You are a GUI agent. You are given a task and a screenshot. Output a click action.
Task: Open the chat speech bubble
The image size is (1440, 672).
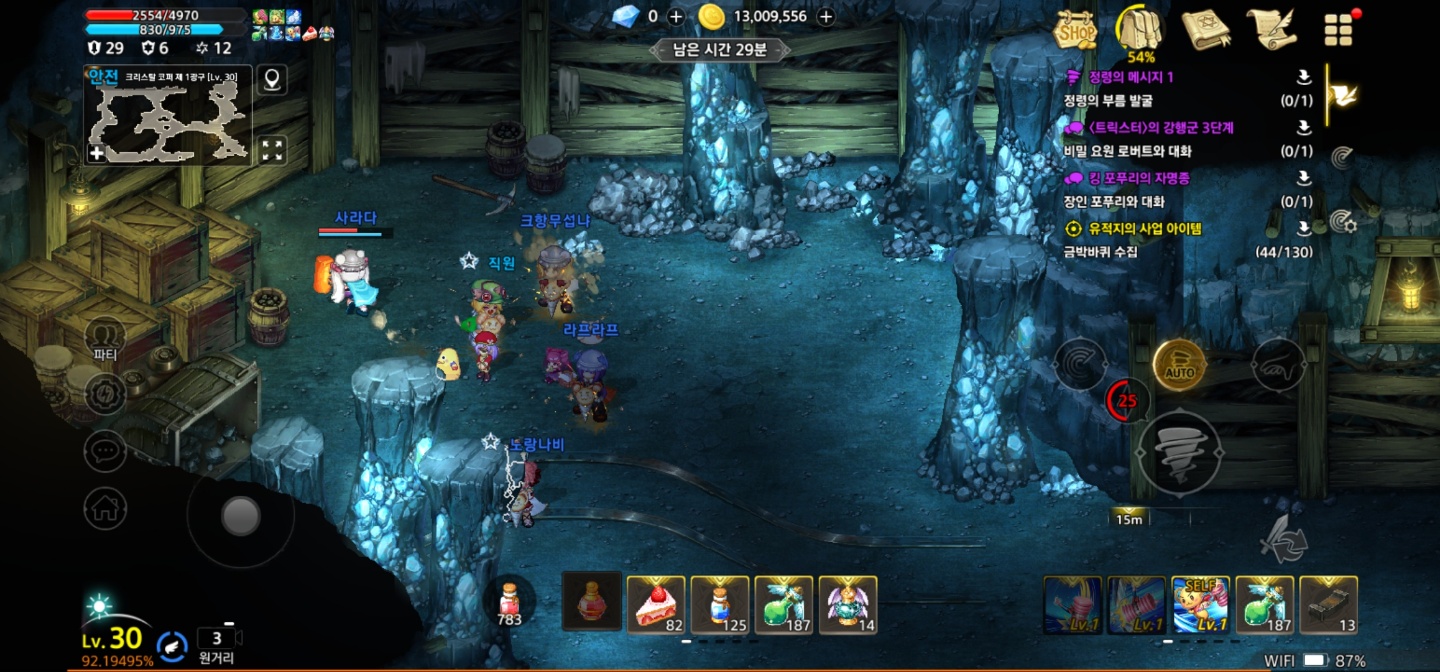(x=105, y=451)
